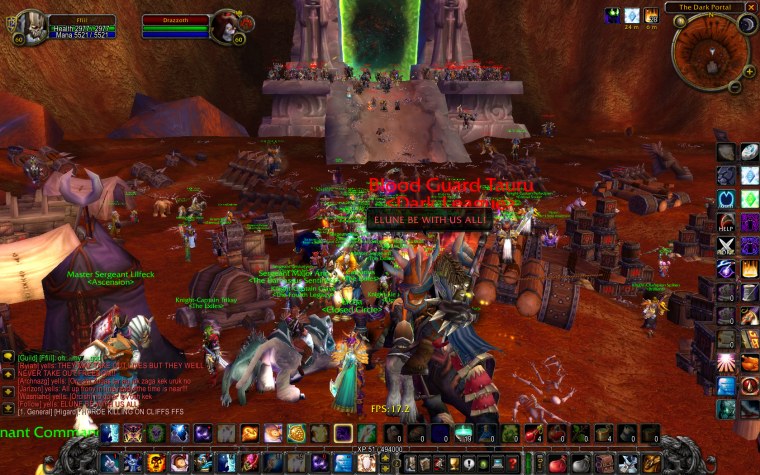Use the HELP macro button
Image resolution: width=760 pixels, height=475 pixels.
[x=726, y=223]
